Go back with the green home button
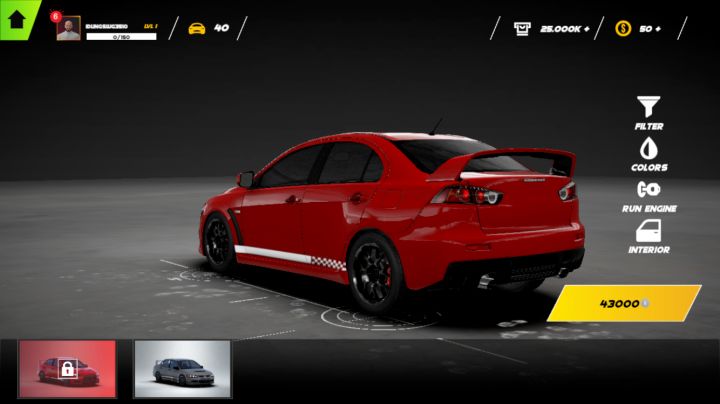720x404 pixels. [x=17, y=17]
